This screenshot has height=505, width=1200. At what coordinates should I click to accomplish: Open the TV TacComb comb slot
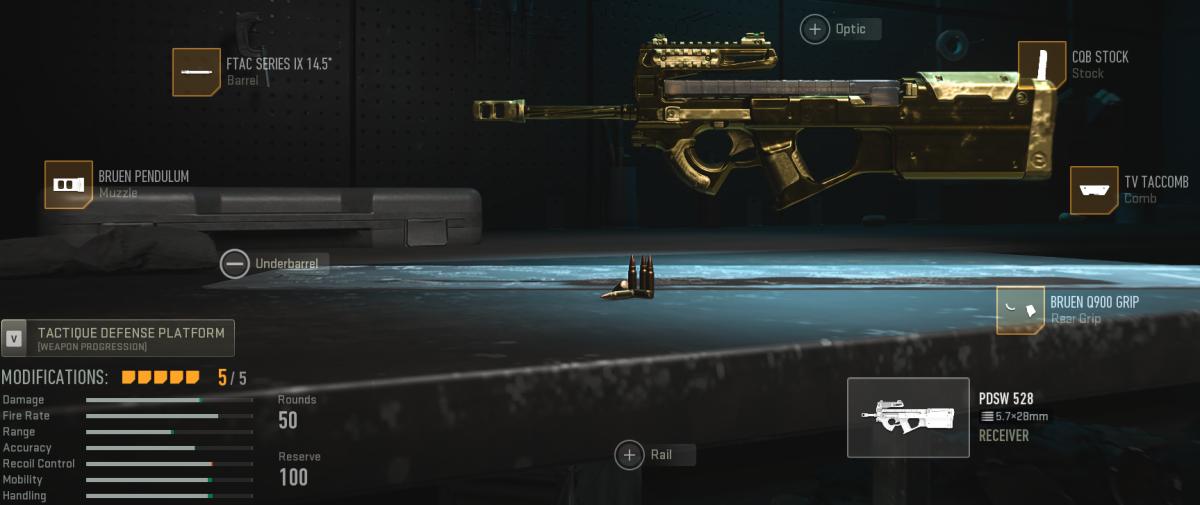pyautogui.click(x=1094, y=190)
